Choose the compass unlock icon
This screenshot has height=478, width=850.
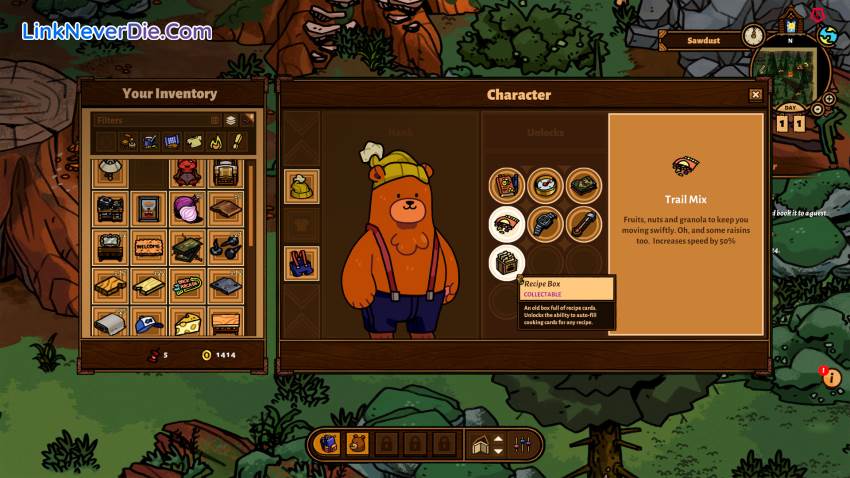545,186
